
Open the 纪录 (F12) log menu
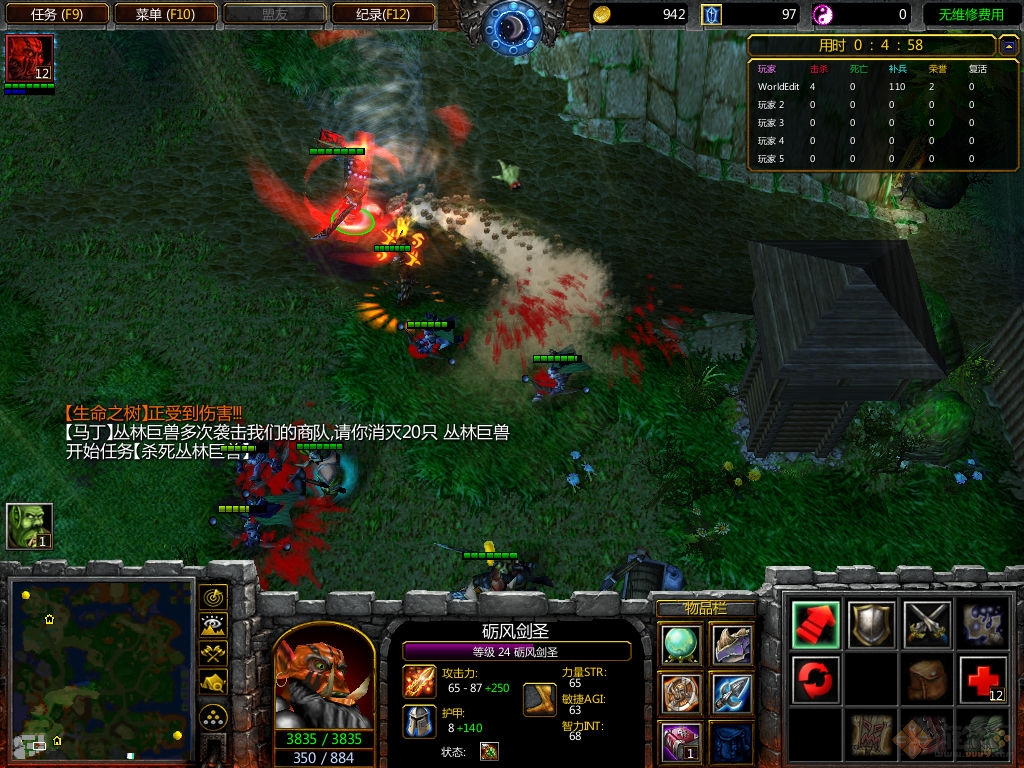coord(383,14)
